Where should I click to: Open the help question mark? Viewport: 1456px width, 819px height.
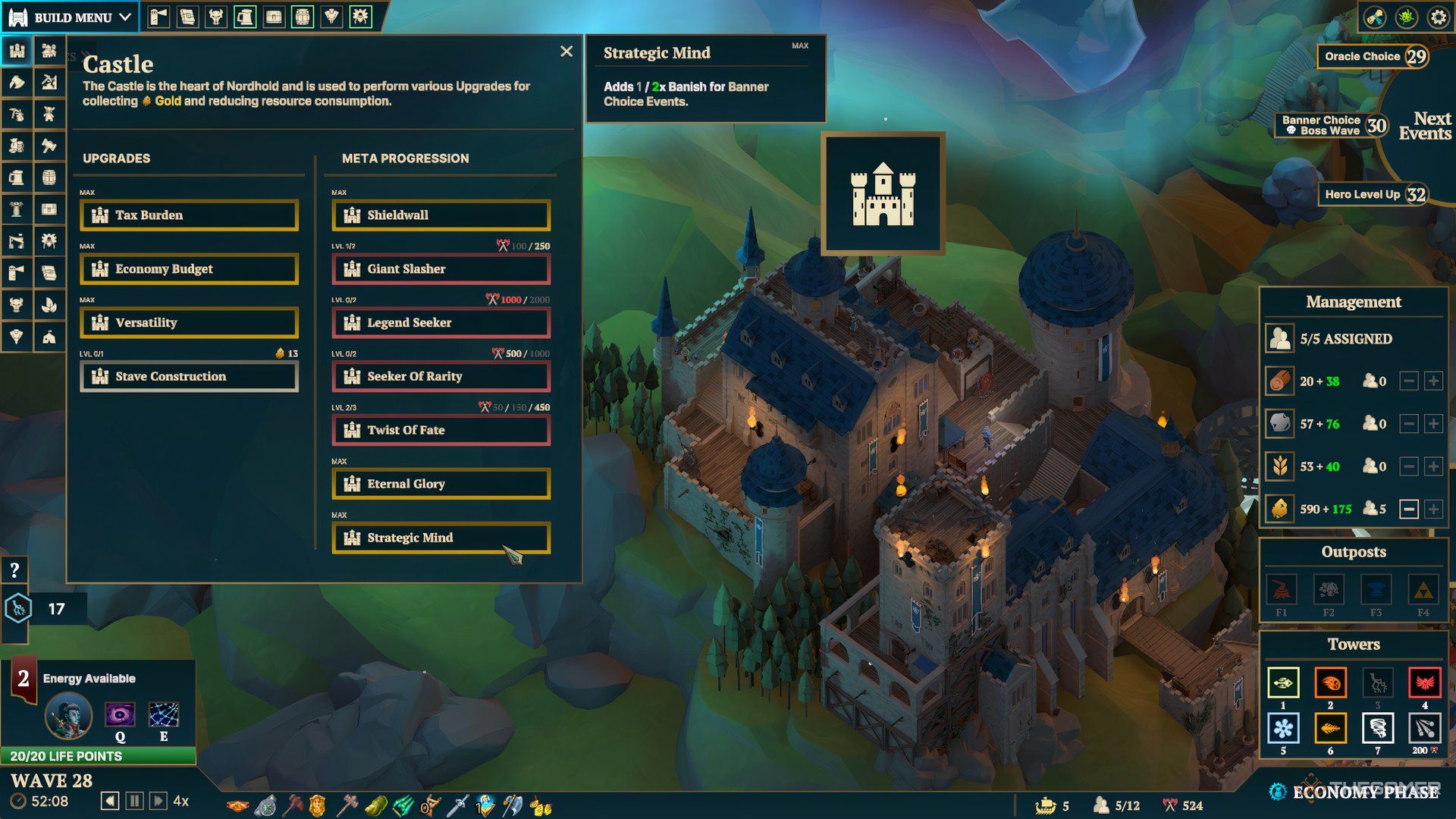(14, 570)
